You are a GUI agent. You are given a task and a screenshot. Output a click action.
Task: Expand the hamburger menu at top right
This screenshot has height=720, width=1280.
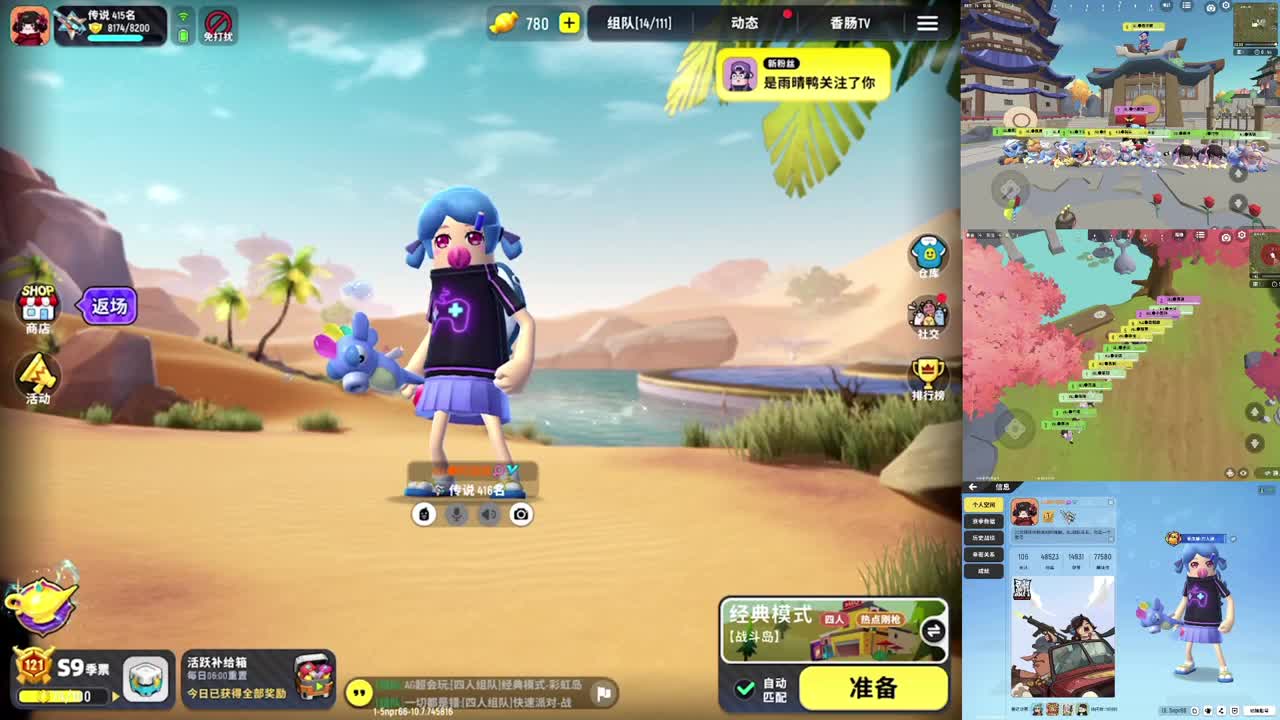927,23
